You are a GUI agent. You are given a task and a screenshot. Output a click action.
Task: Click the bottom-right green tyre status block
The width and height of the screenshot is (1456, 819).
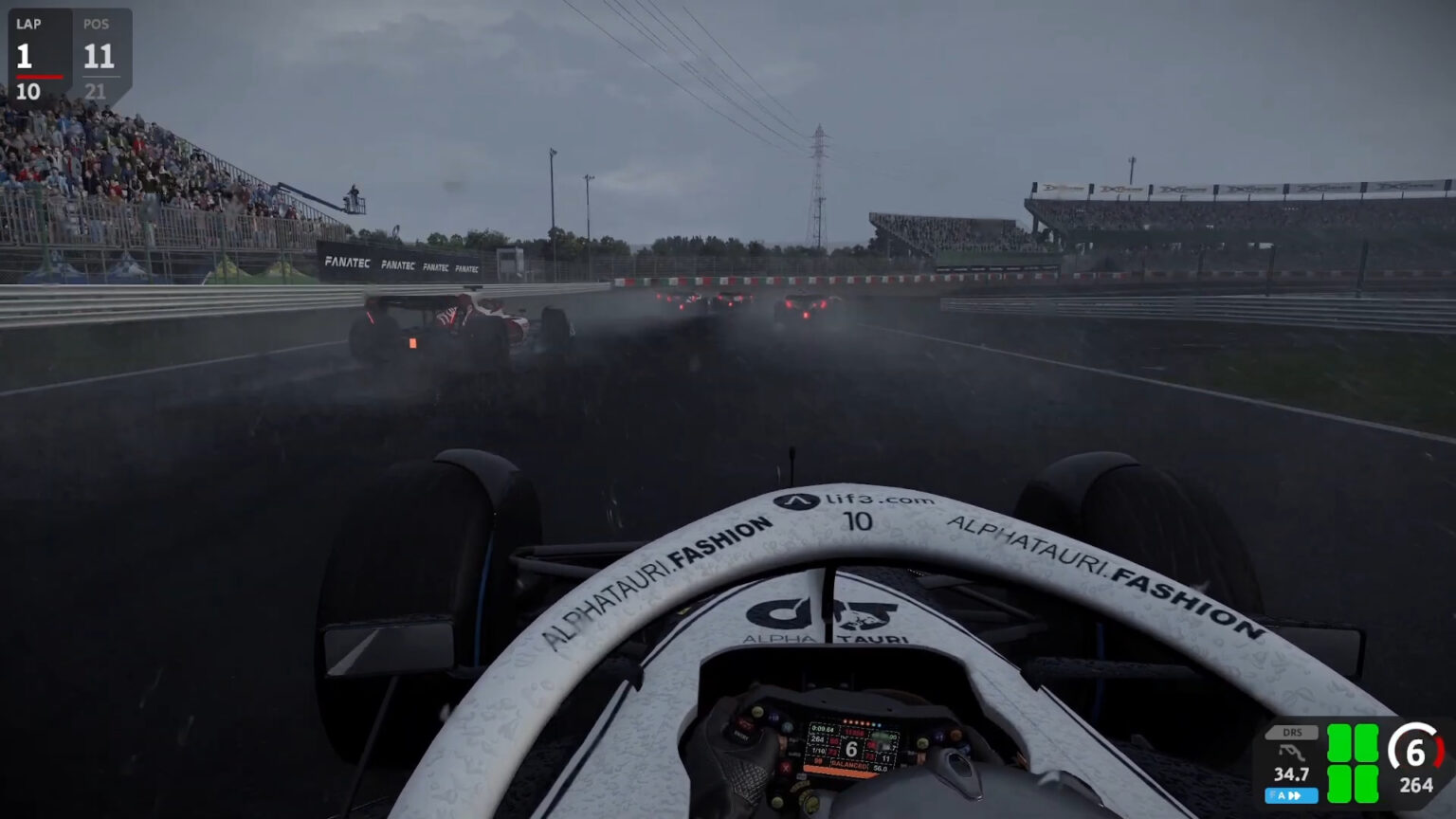(1367, 782)
